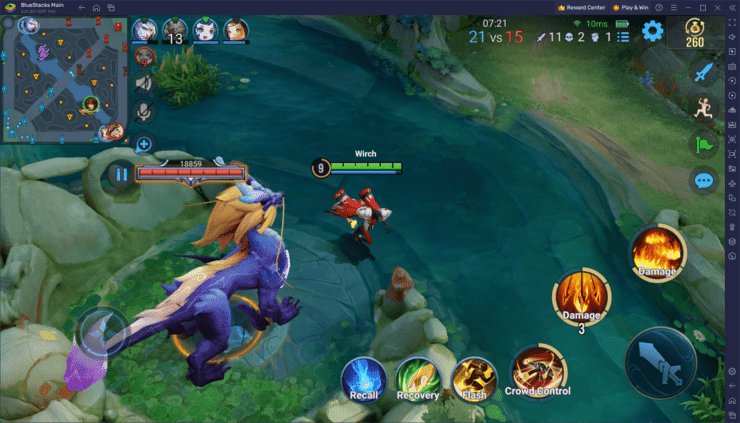
Task: Cast the Recall ability
Action: (x=363, y=379)
